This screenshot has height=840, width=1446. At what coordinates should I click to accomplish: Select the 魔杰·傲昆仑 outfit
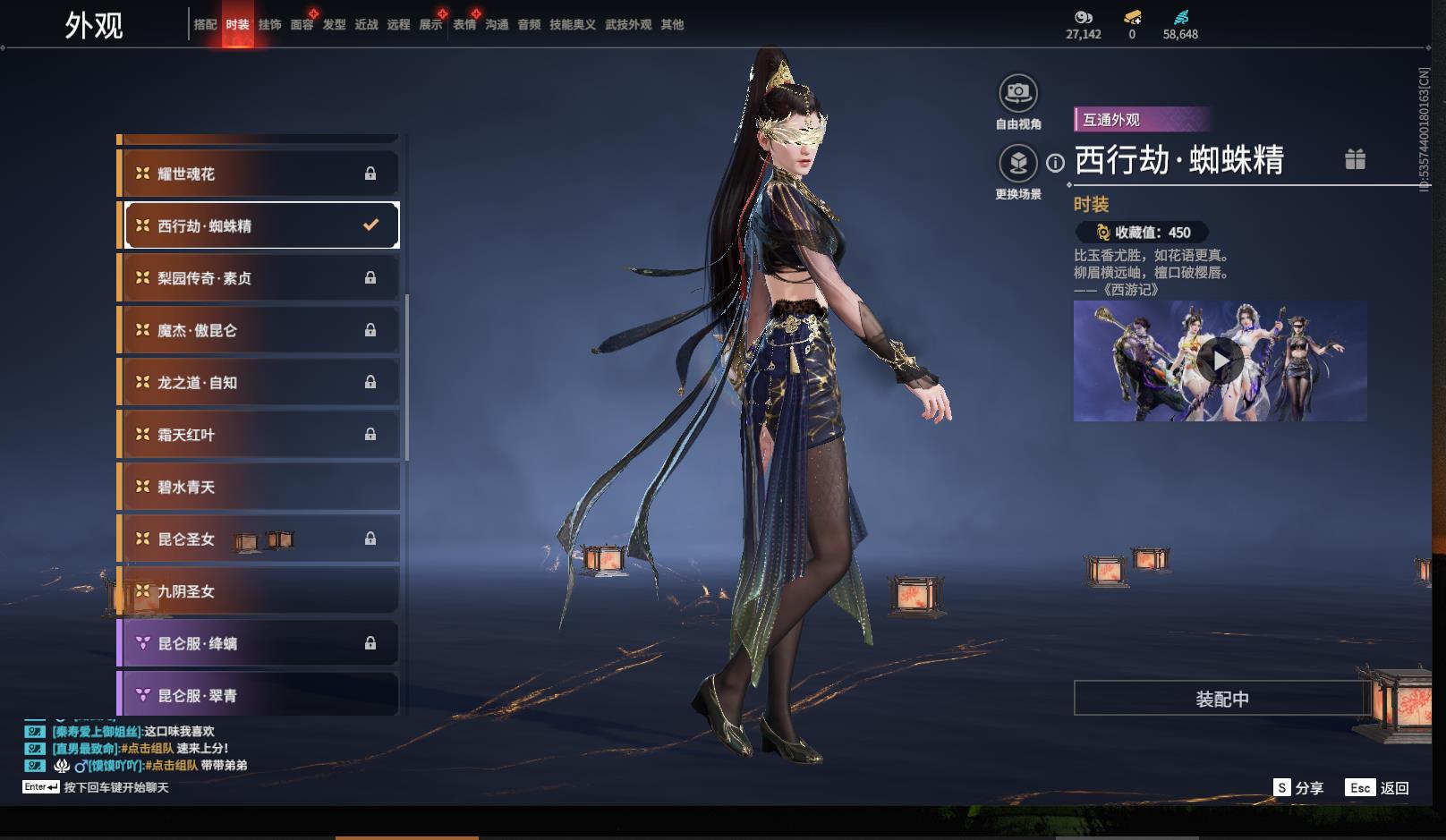[x=259, y=330]
